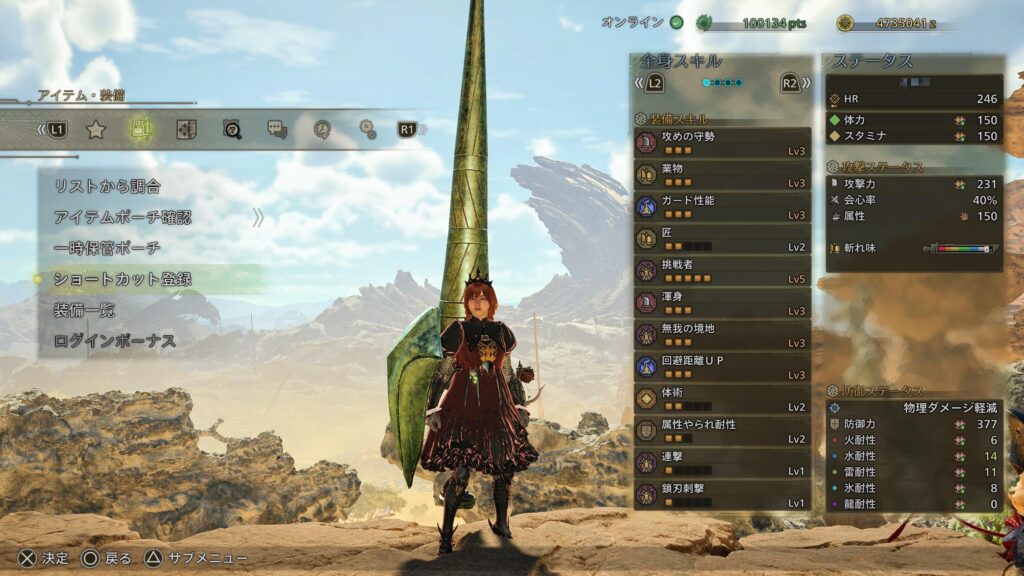1024x576 pixels.
Task: Open ログインボーナス entry
Action: (x=115, y=341)
